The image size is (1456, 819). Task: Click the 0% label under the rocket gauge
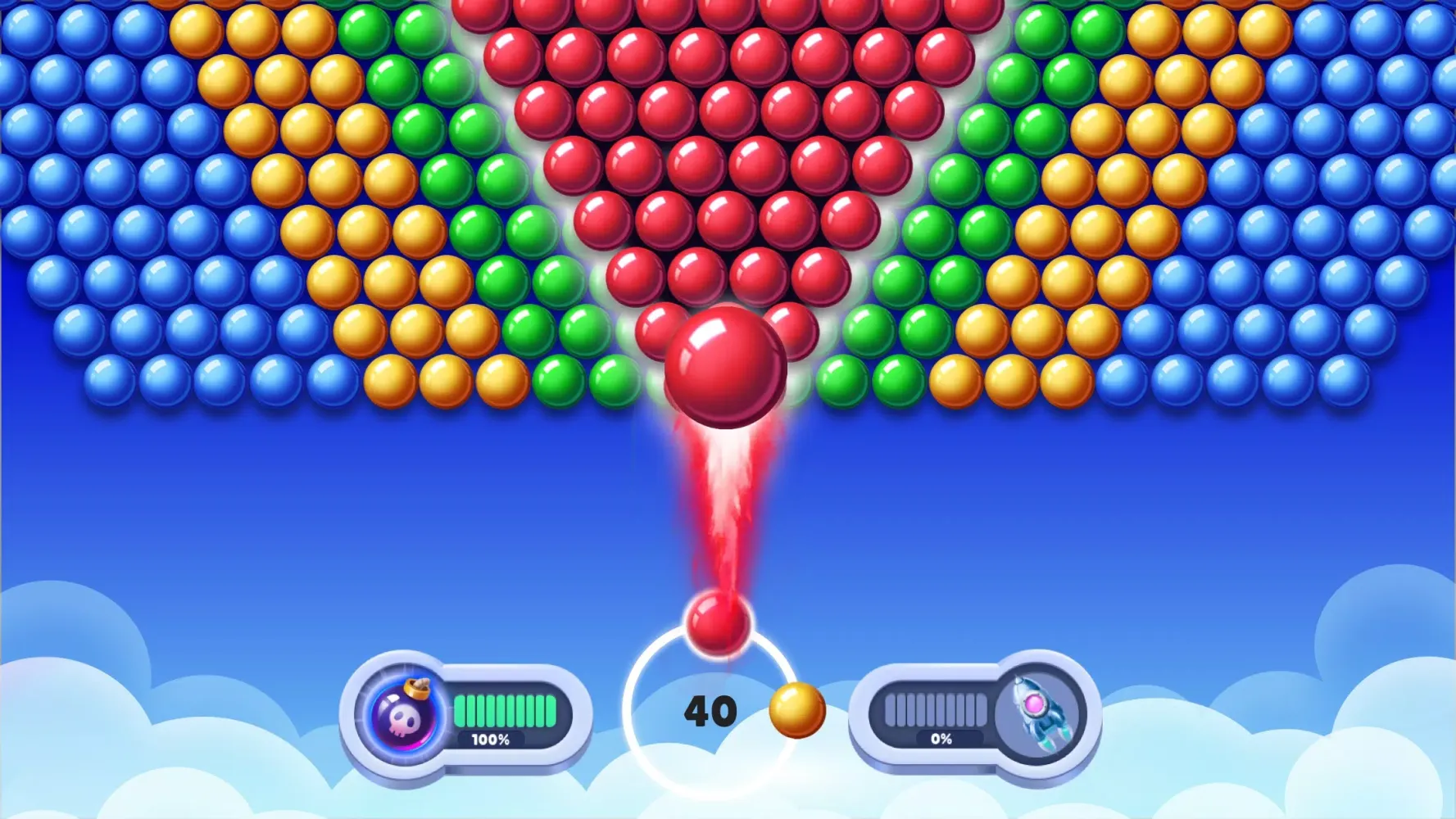(942, 740)
